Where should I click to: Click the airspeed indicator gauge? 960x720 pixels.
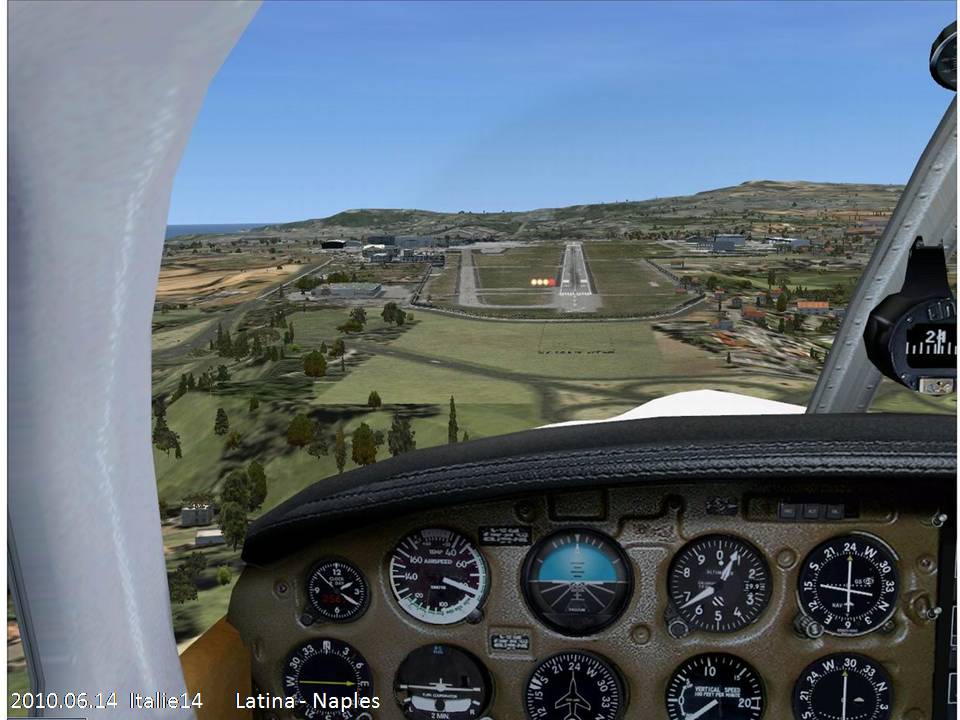438,576
